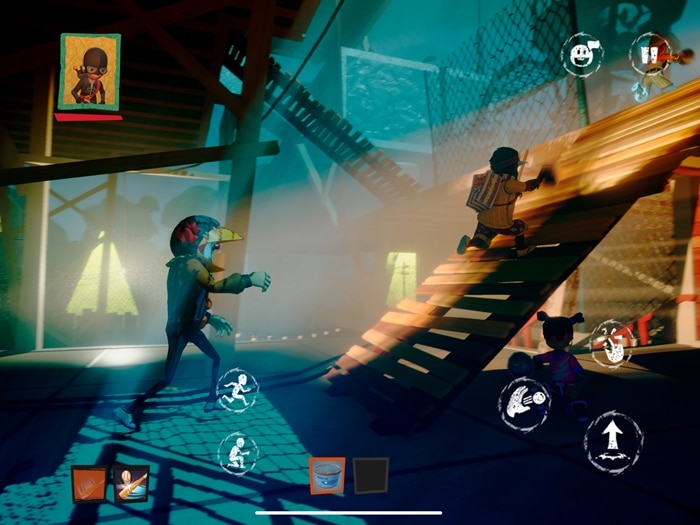The width and height of the screenshot is (700, 525).
Task: Activate the sprint running figure button
Action: [237, 389]
